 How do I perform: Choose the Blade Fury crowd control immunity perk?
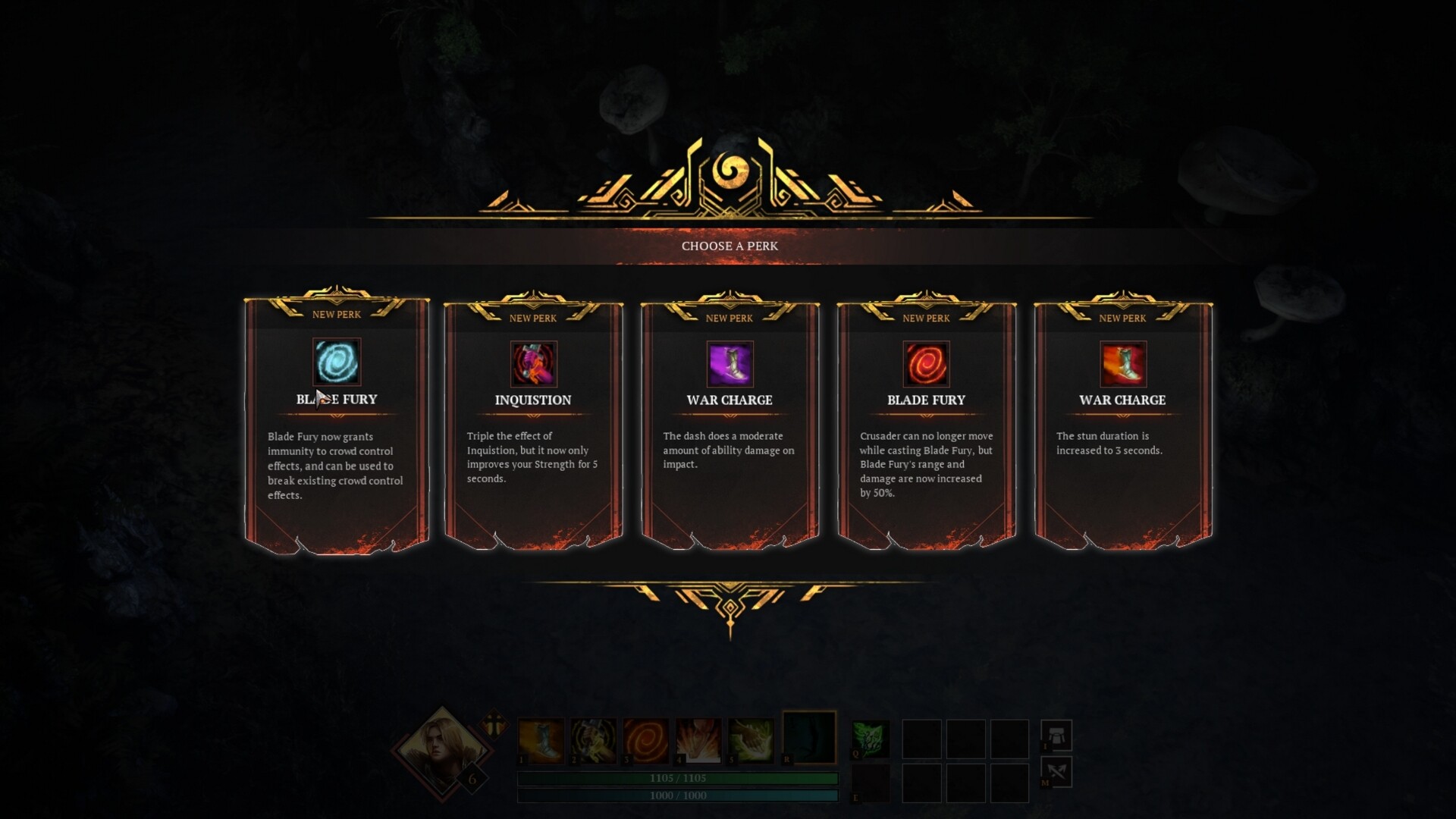pyautogui.click(x=337, y=425)
